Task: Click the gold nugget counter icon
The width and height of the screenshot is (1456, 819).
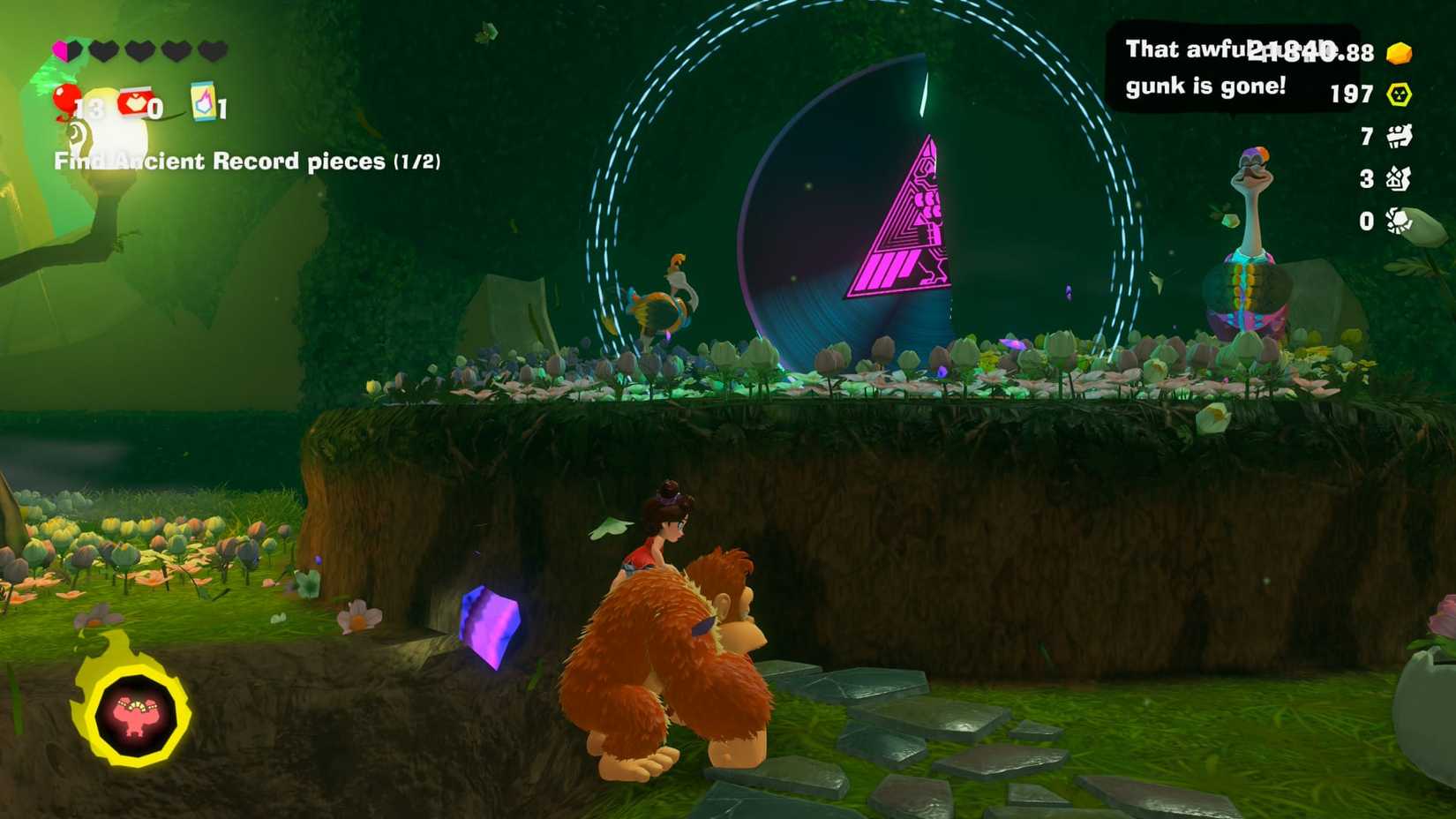Action: click(1399, 53)
